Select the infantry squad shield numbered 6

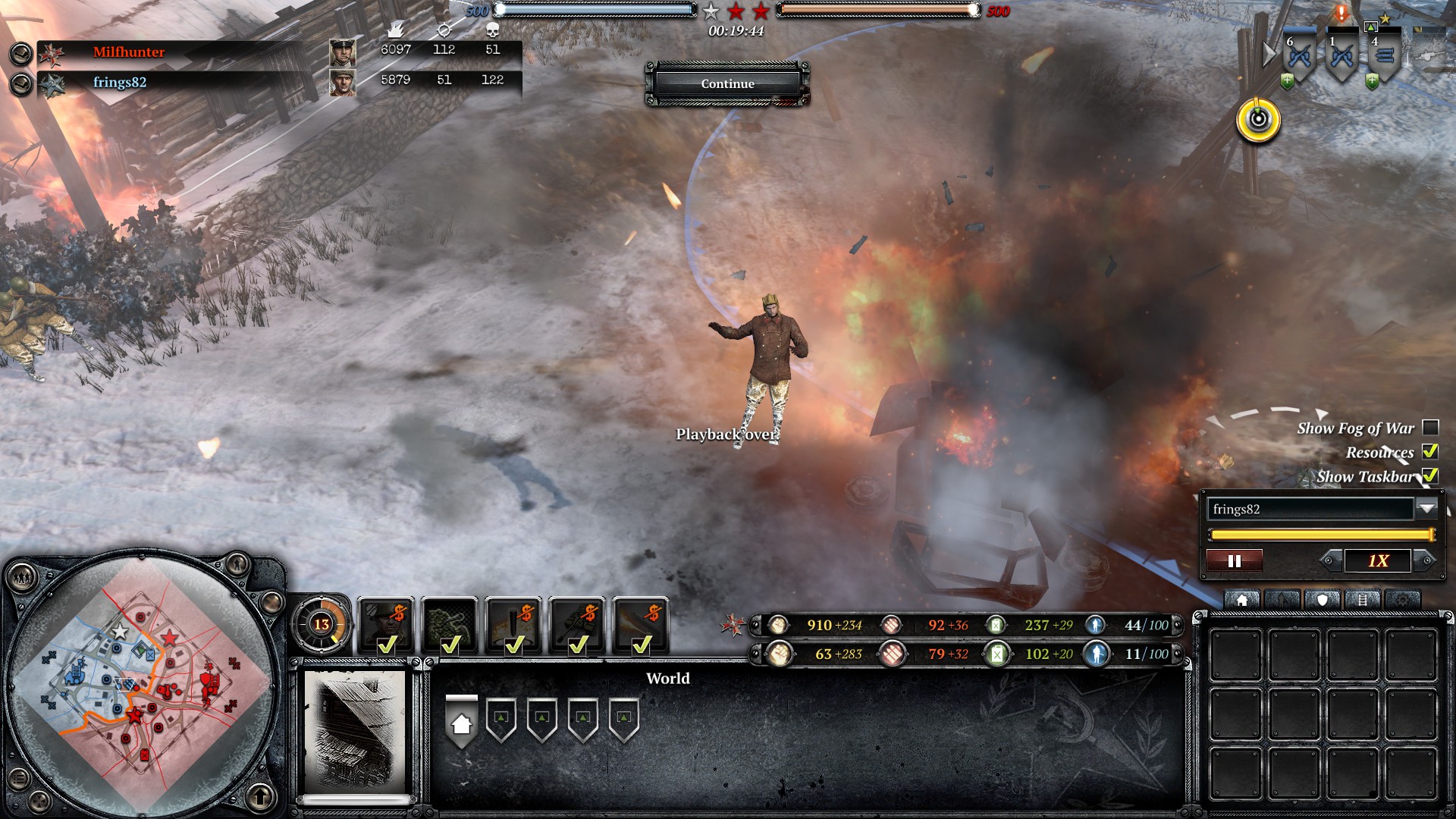point(1300,58)
